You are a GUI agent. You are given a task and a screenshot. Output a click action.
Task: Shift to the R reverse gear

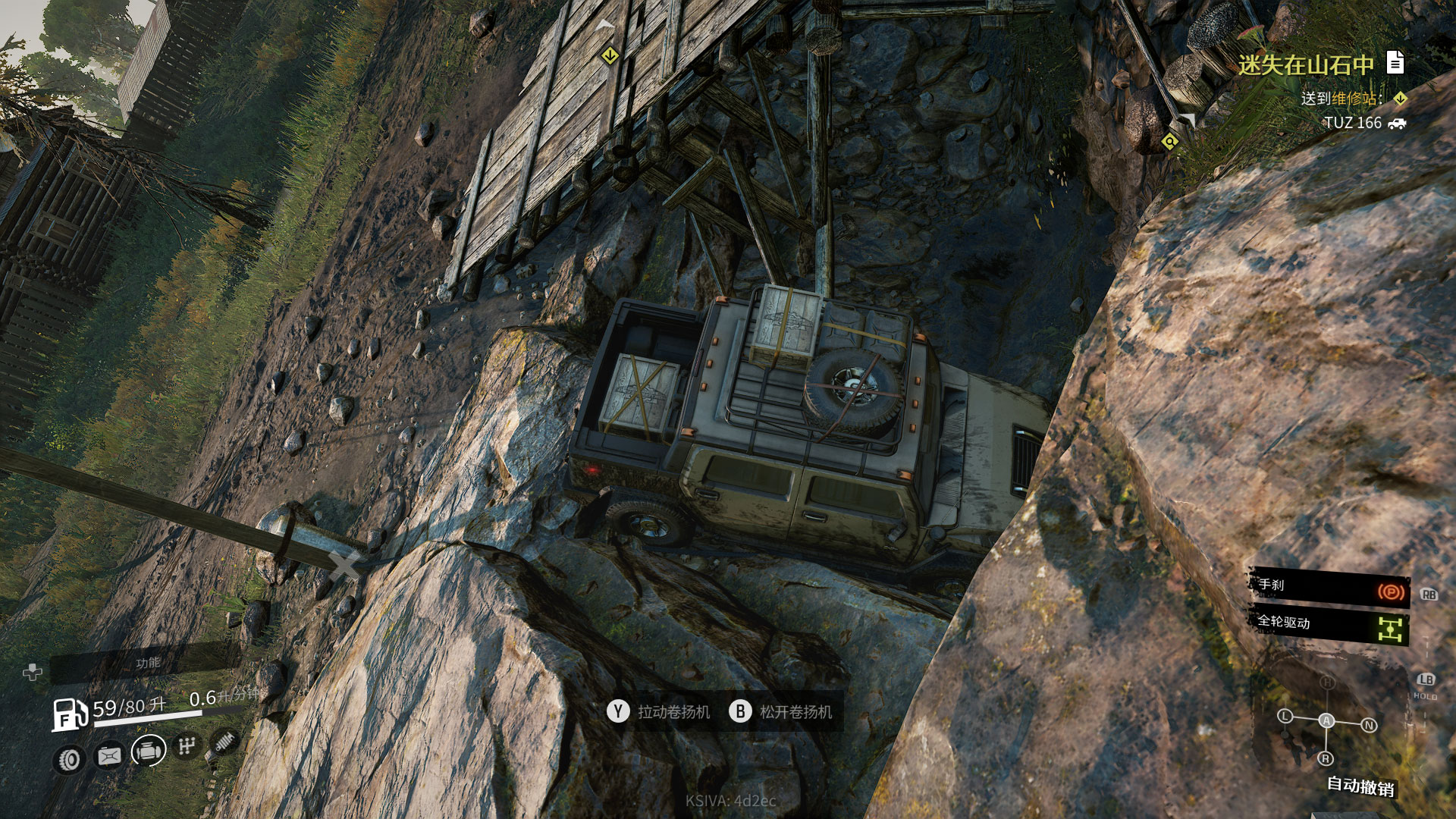[1326, 758]
